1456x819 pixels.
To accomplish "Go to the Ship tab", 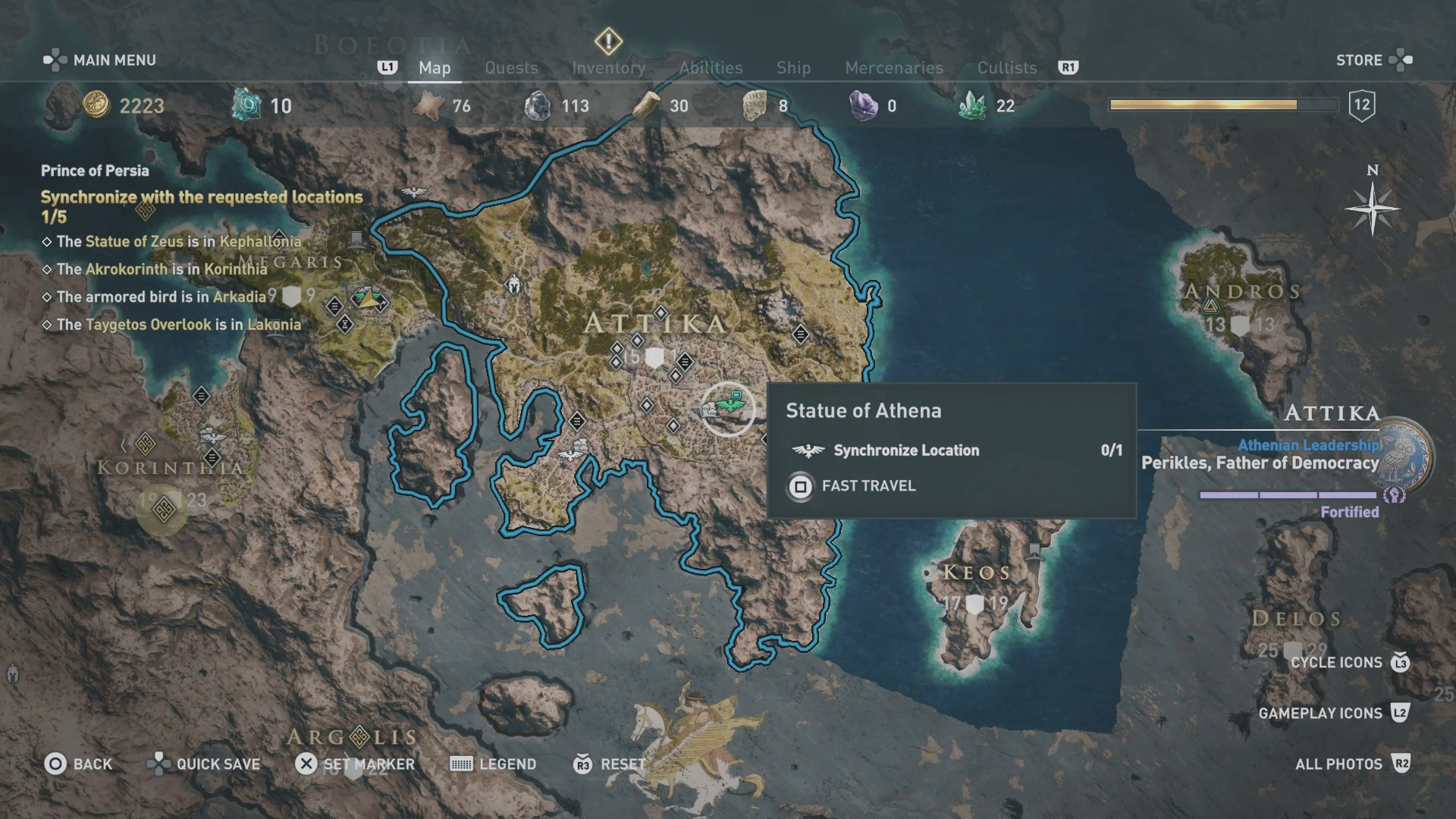I will pos(793,67).
